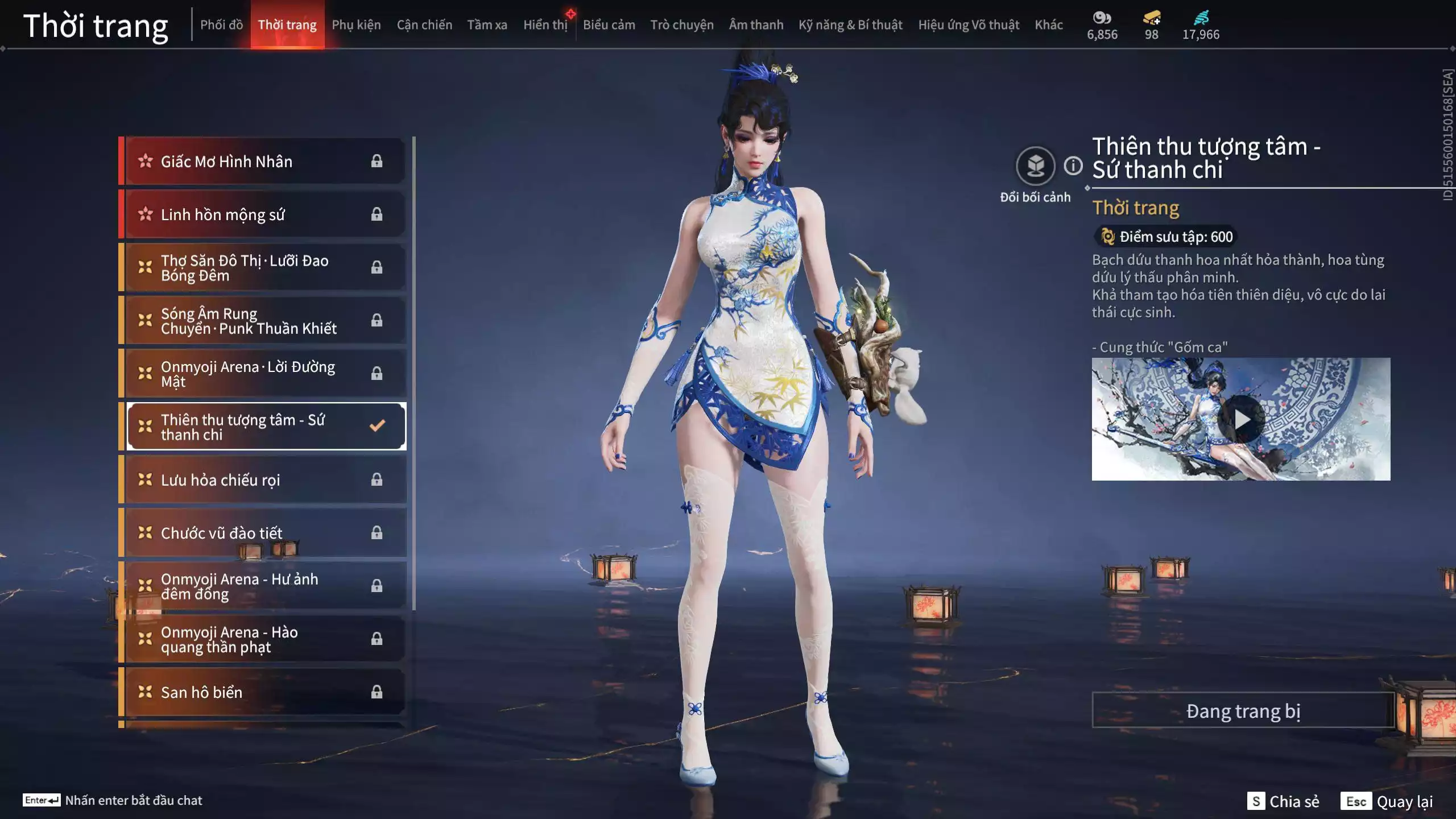Click the lock icon on Lưu hỏa chiếu rọi
Image resolution: width=1456 pixels, height=819 pixels.
376,479
